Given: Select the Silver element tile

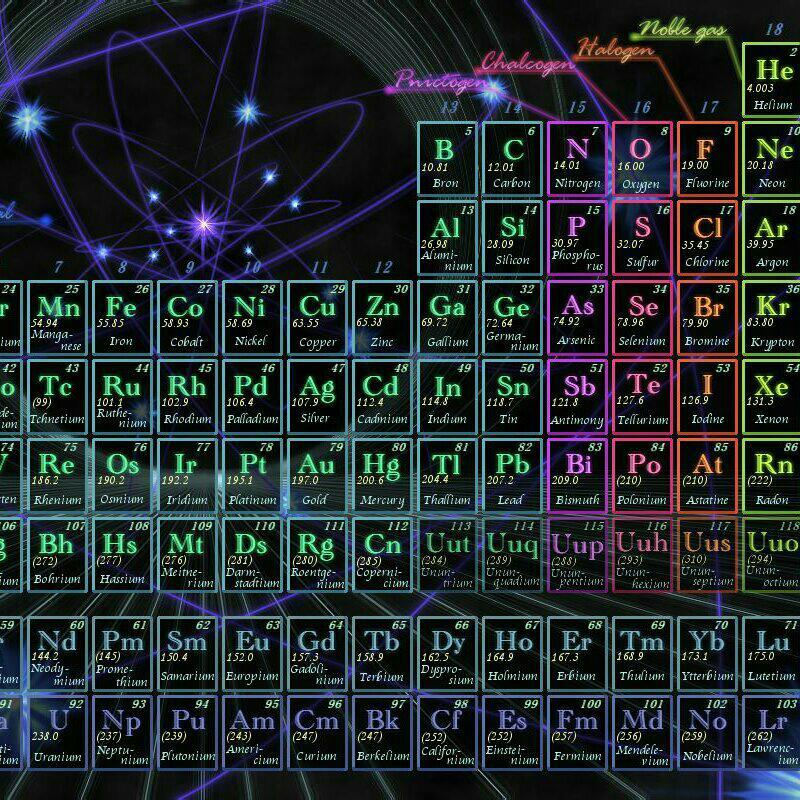Looking at the screenshot, I should click(x=318, y=395).
